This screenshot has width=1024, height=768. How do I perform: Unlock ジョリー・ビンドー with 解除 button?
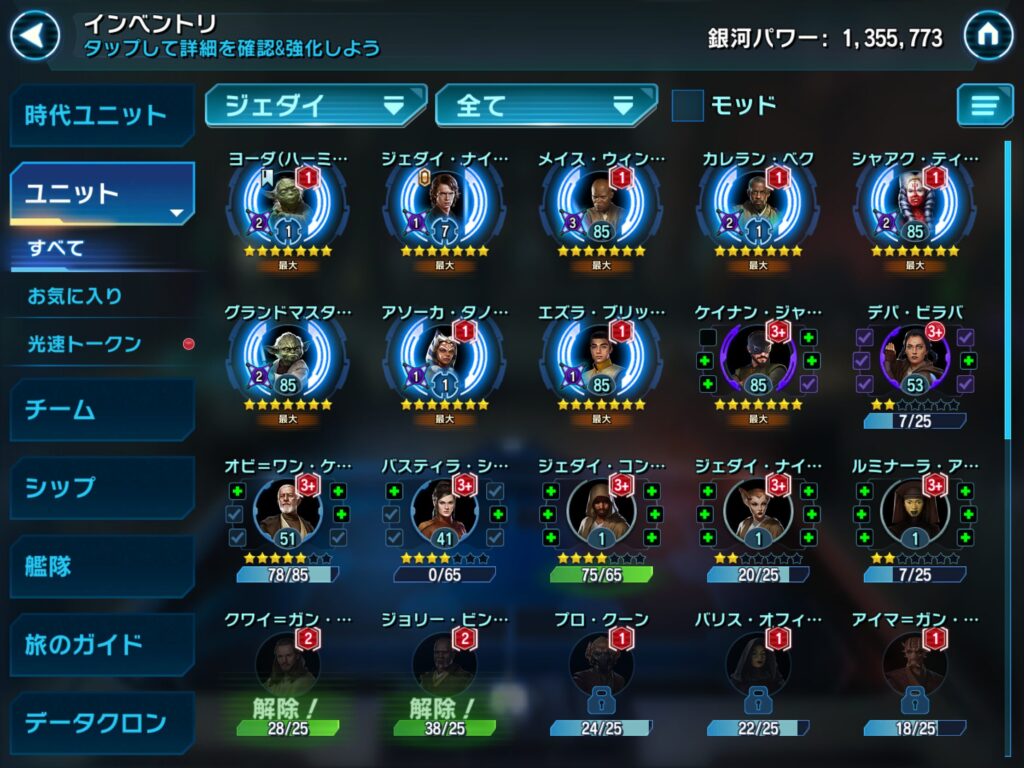coord(444,710)
